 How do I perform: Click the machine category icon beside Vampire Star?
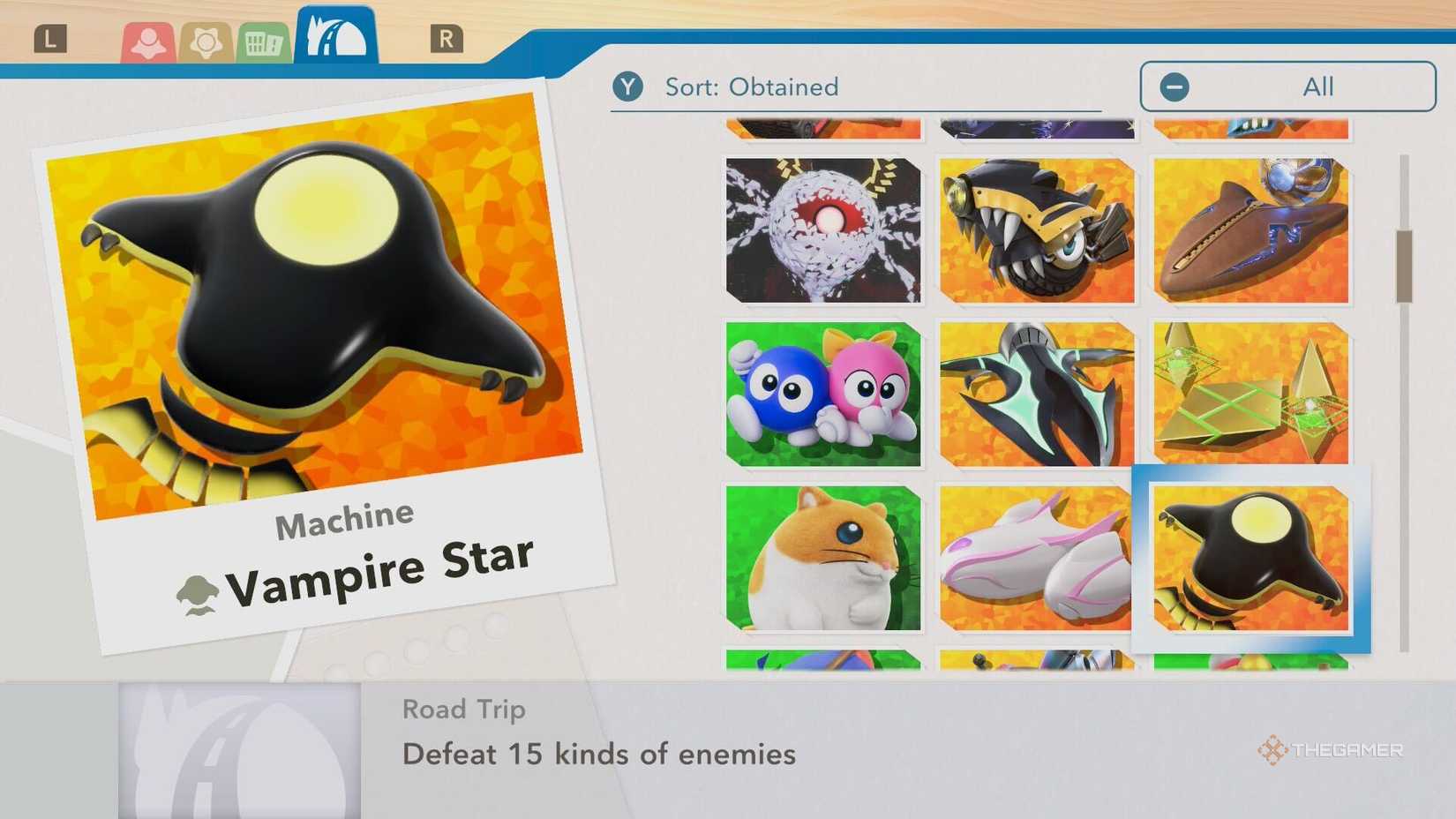click(199, 590)
